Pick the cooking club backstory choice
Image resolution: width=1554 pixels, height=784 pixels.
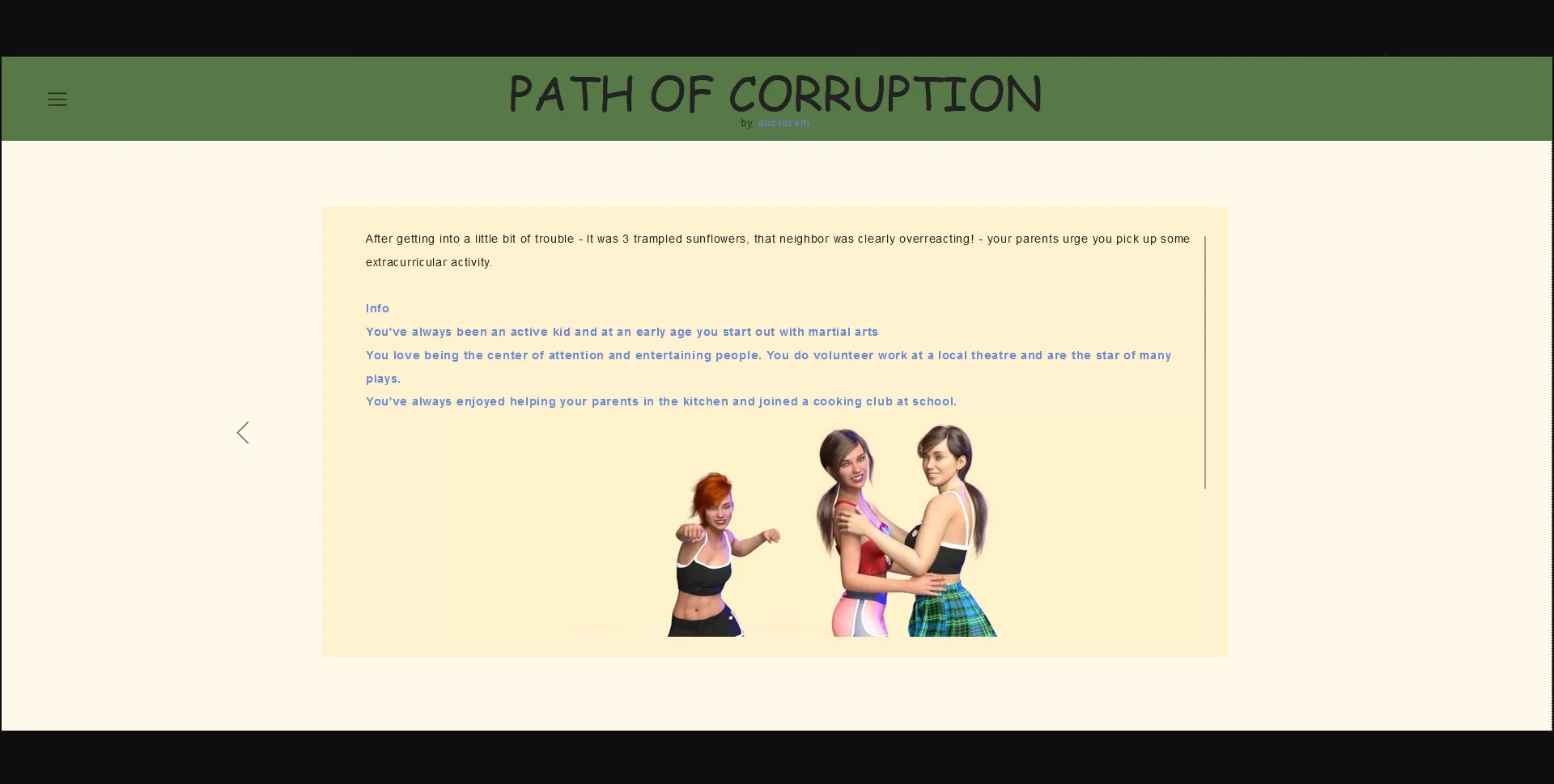point(660,401)
